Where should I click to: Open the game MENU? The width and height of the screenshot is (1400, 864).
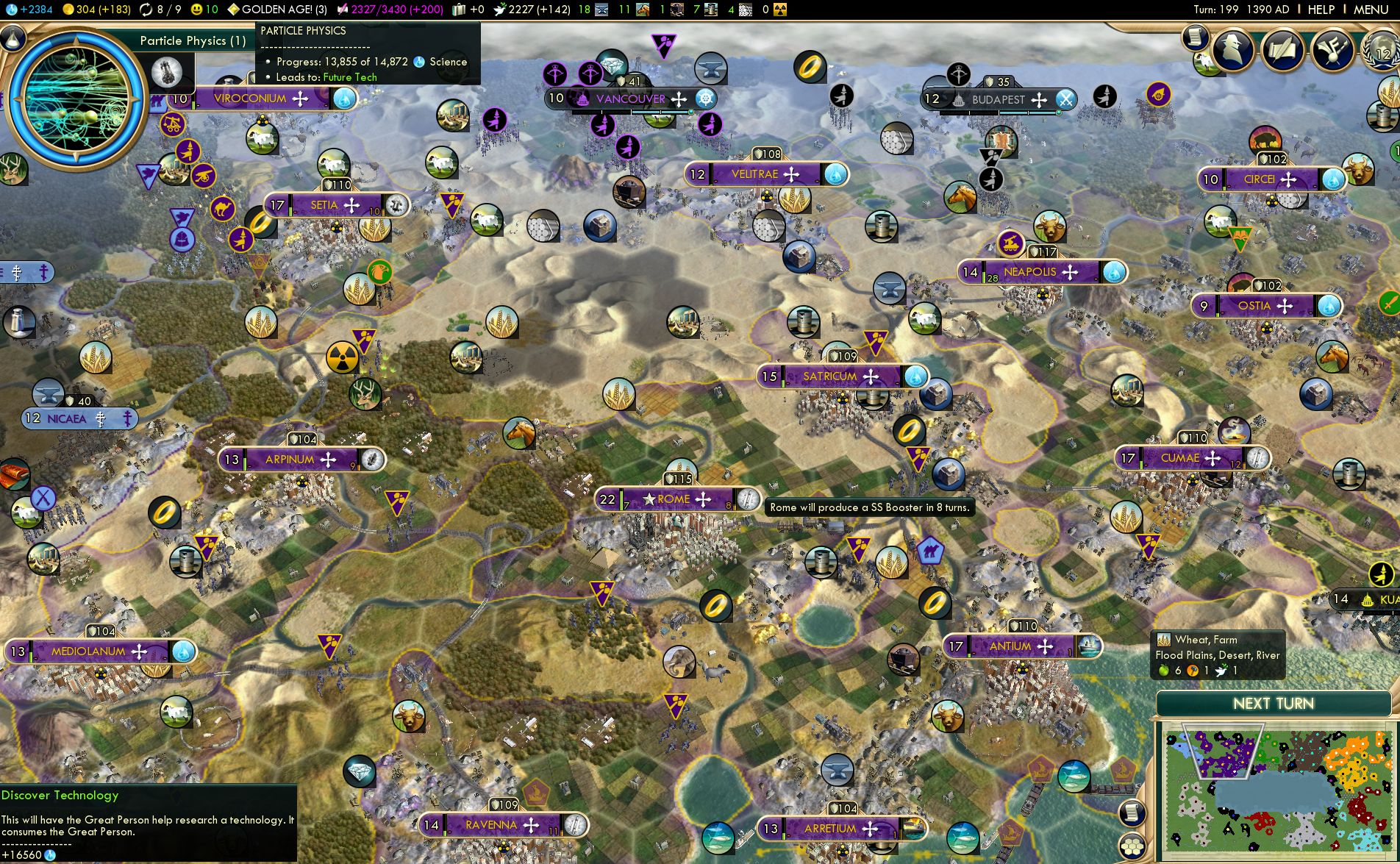(1371, 10)
